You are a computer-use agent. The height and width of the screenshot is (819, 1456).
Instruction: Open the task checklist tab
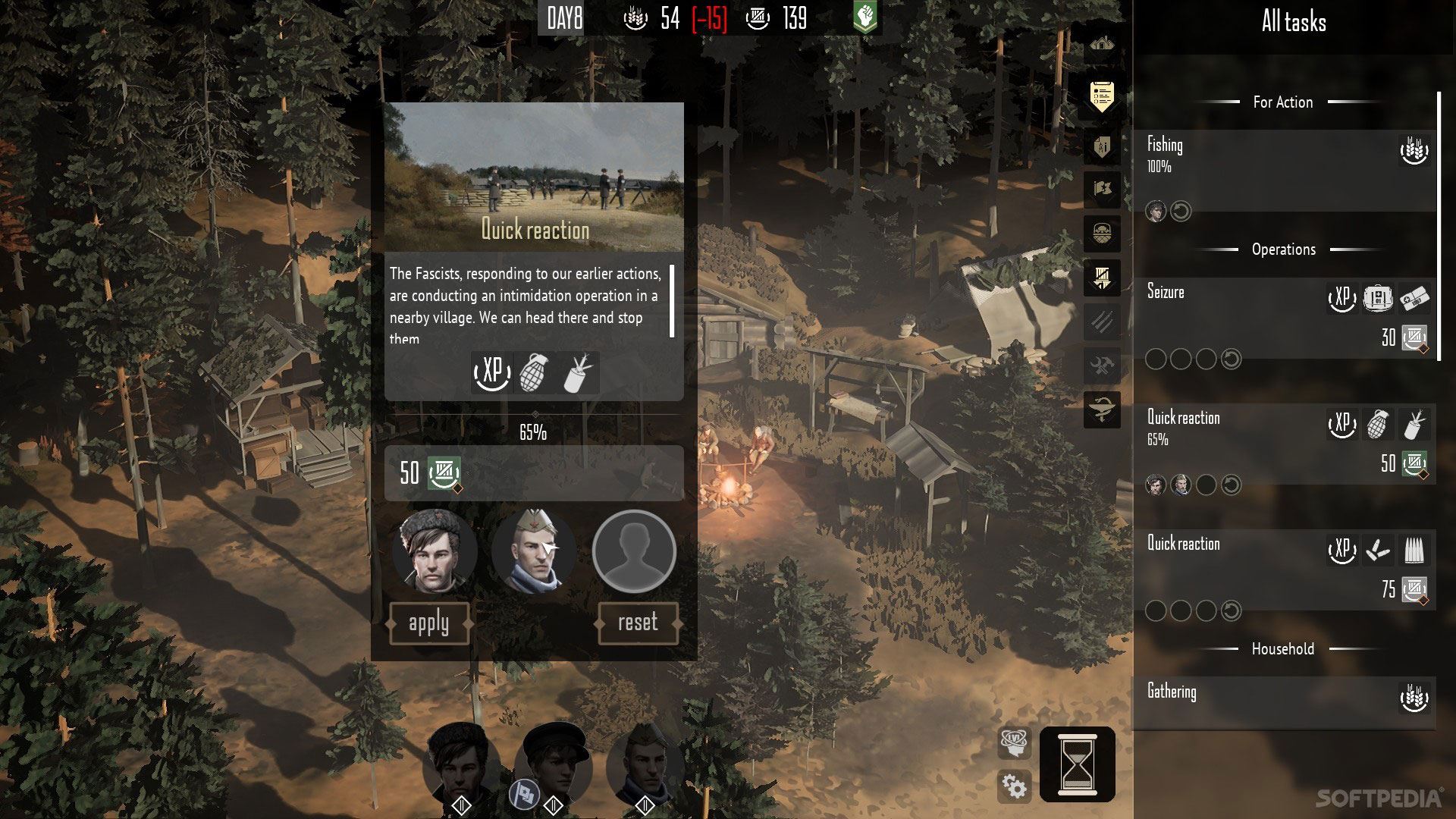click(1102, 97)
